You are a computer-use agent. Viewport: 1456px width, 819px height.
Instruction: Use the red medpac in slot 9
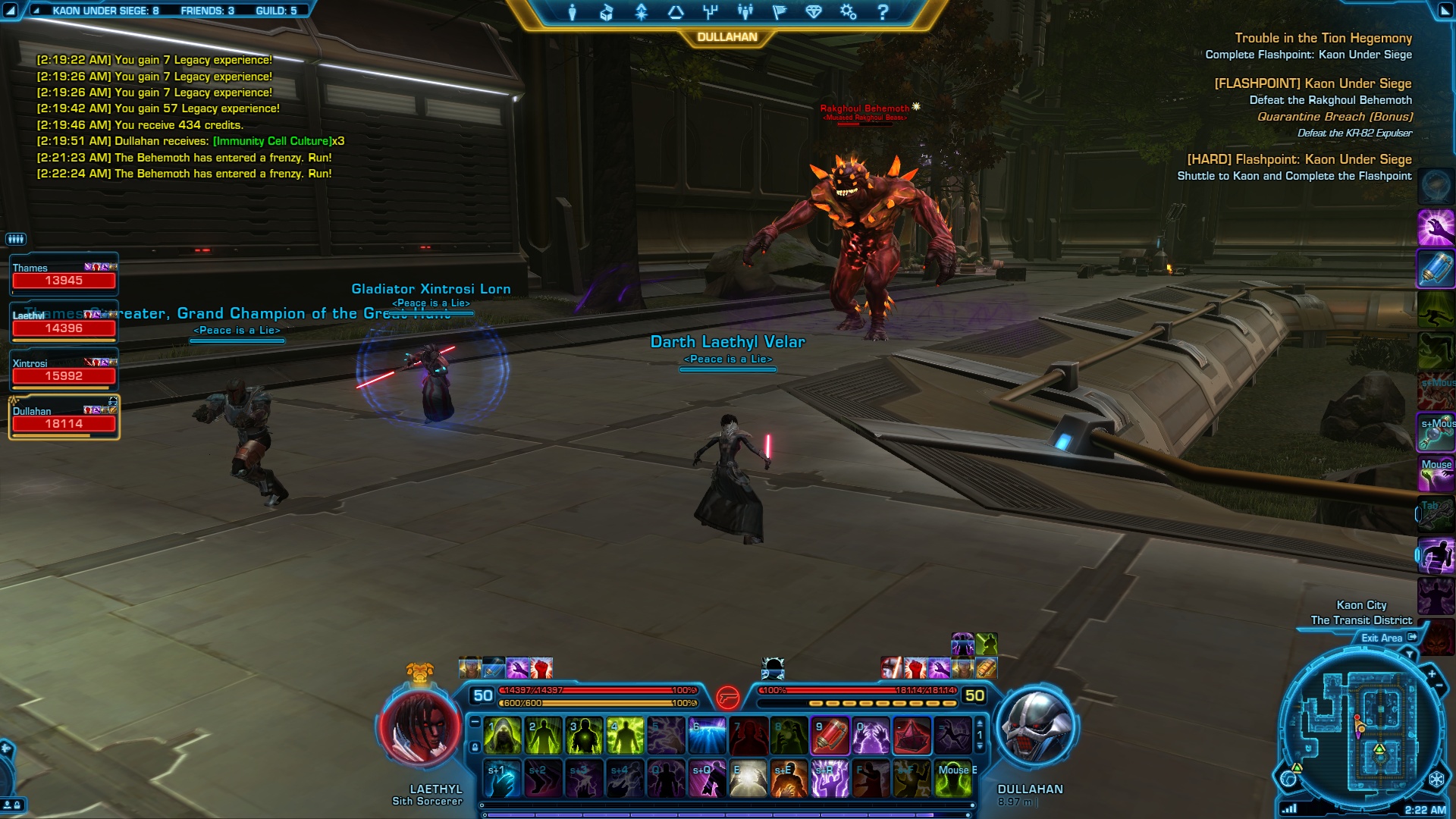(830, 736)
